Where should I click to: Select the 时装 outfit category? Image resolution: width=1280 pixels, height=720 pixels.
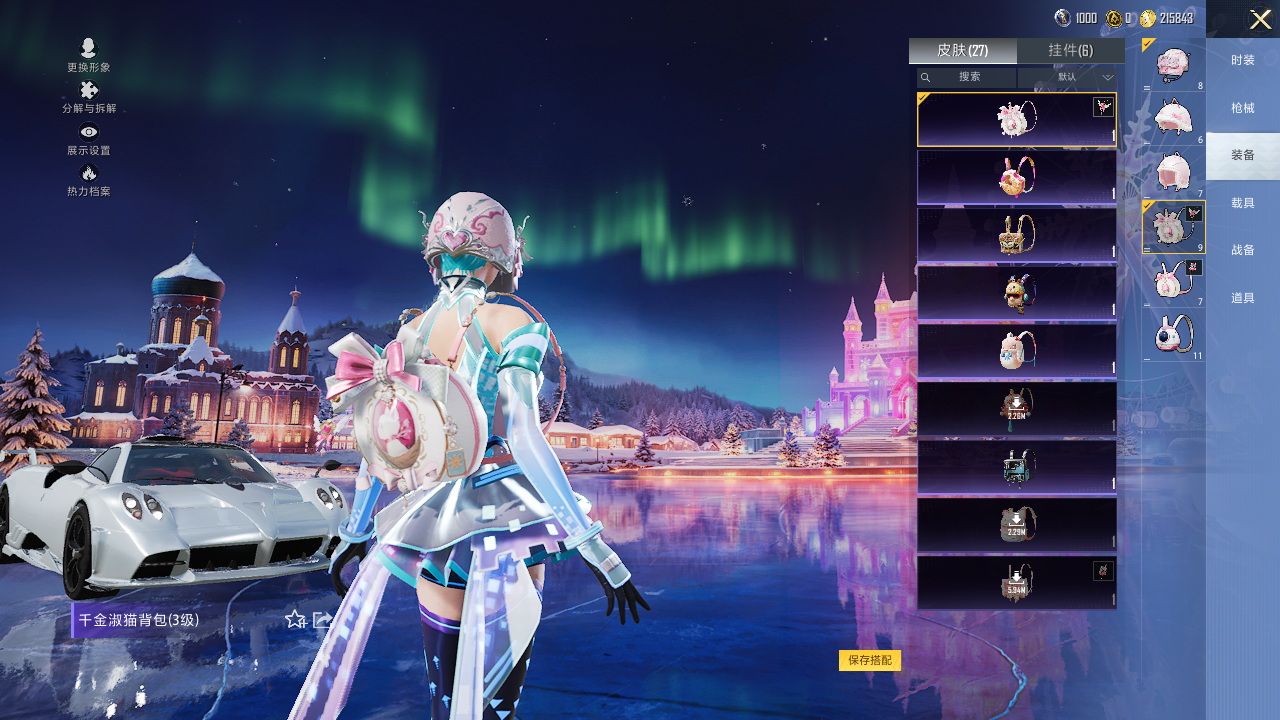1242,61
